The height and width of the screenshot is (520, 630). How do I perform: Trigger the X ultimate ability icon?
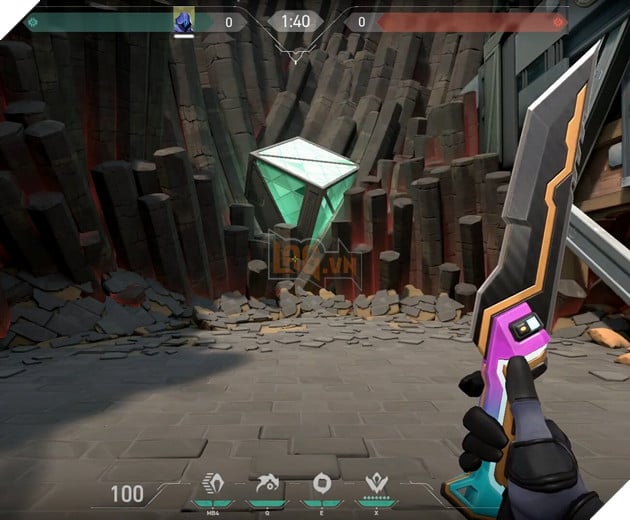(377, 486)
